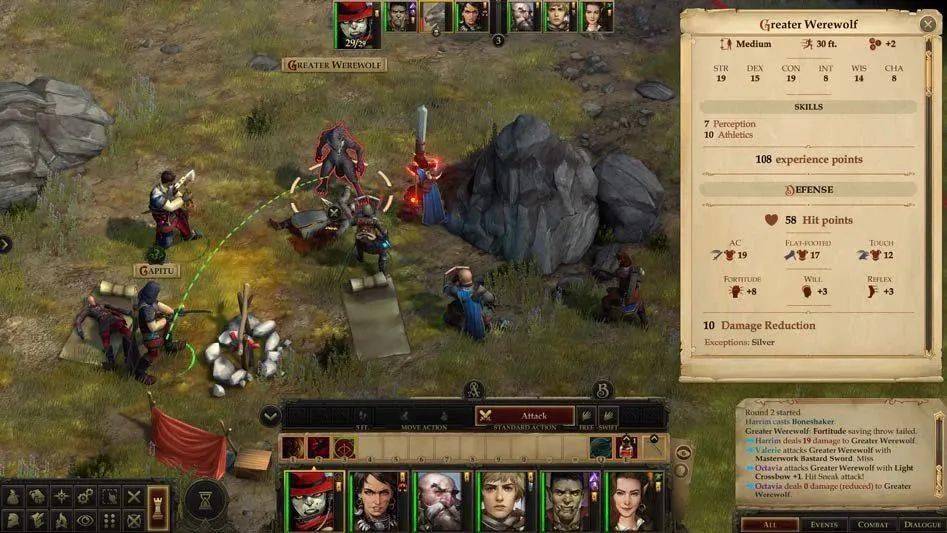Expand the collapsed panel on the left edge
The height and width of the screenshot is (533, 947).
point(5,244)
